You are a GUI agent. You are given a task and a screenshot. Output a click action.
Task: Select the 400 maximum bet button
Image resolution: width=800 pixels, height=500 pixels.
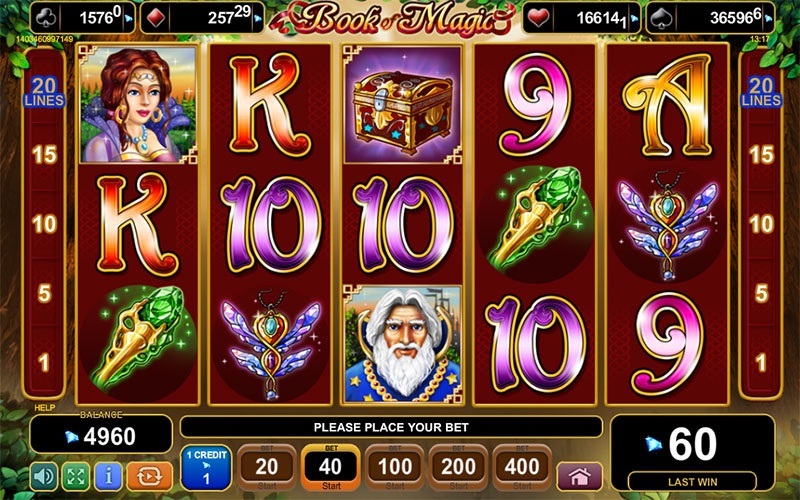[x=522, y=467]
